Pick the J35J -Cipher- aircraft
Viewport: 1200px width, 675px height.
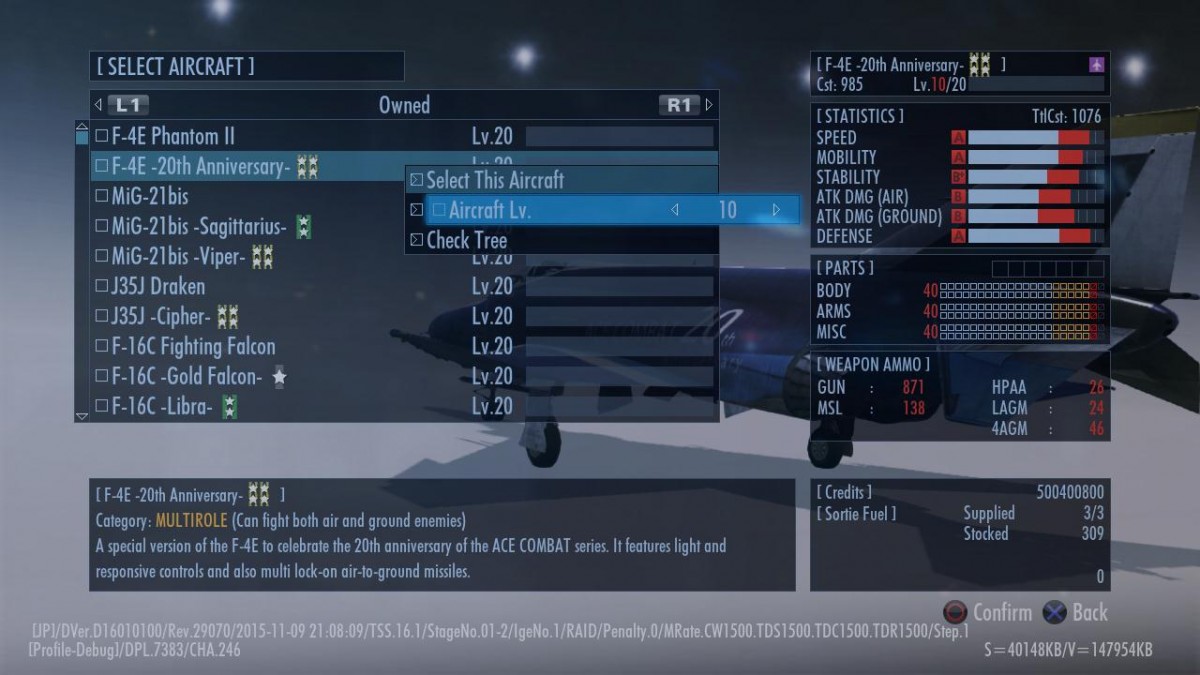[x=160, y=317]
